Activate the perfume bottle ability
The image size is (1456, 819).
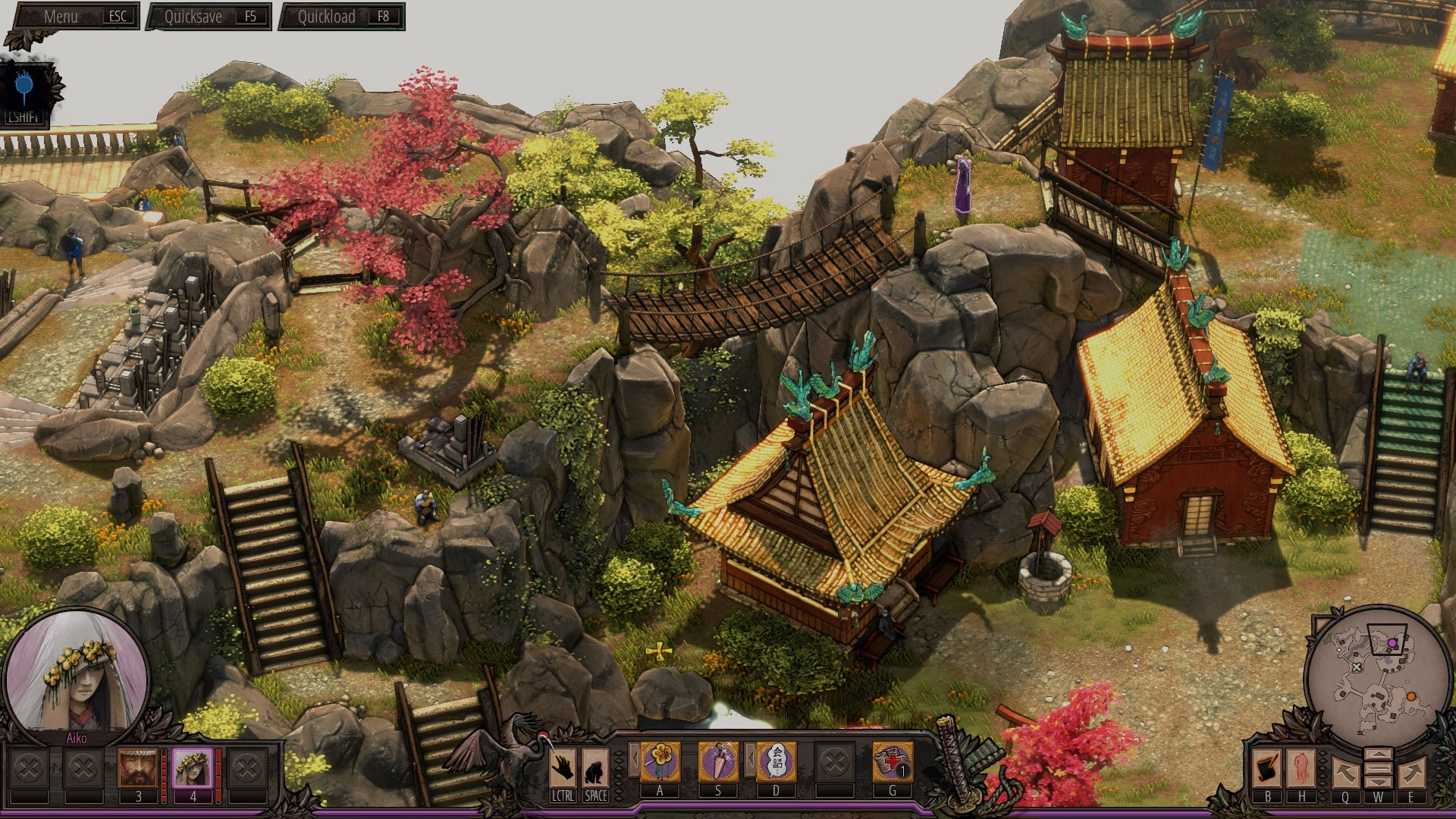point(717,761)
